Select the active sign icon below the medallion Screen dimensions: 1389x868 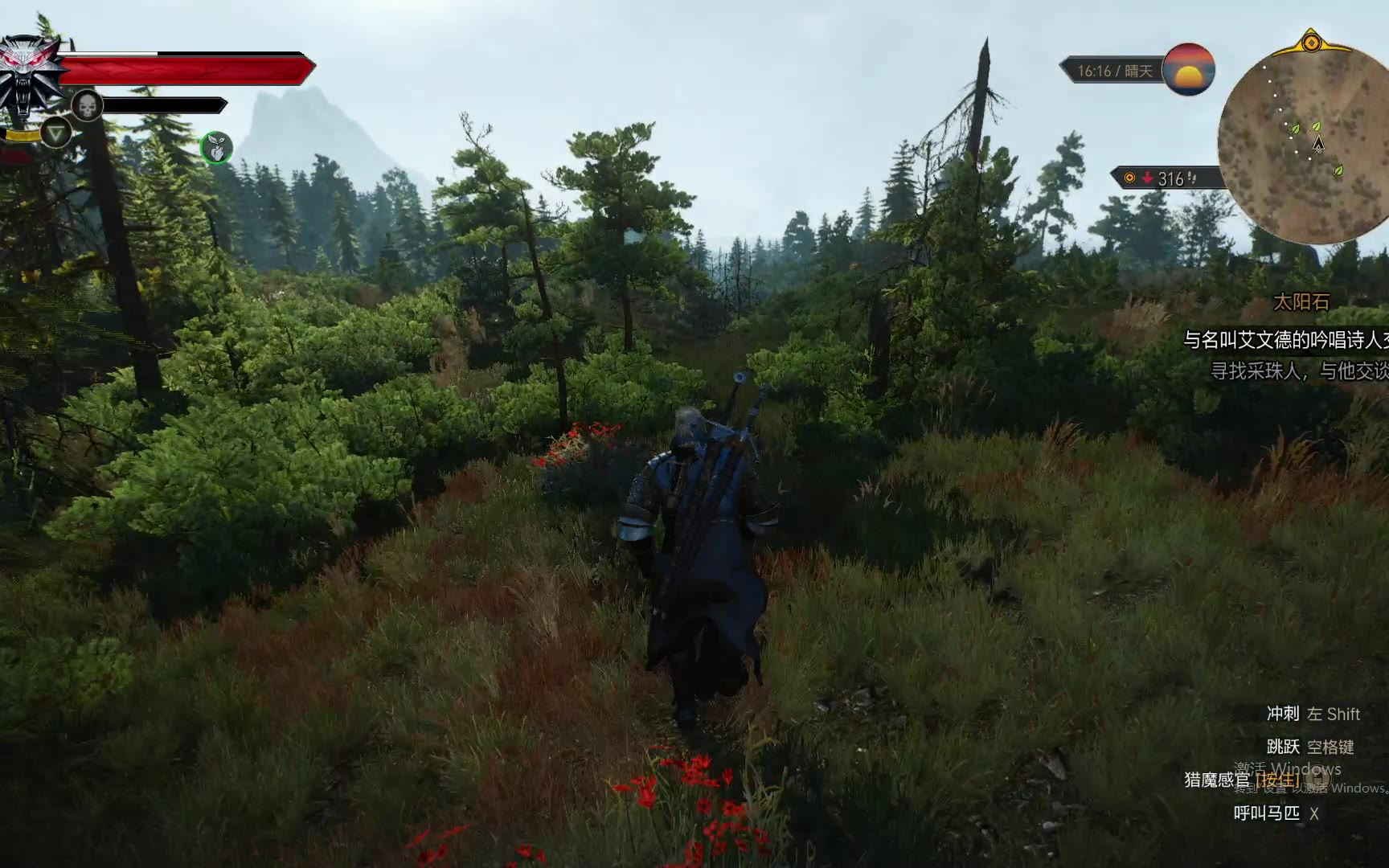(x=55, y=132)
